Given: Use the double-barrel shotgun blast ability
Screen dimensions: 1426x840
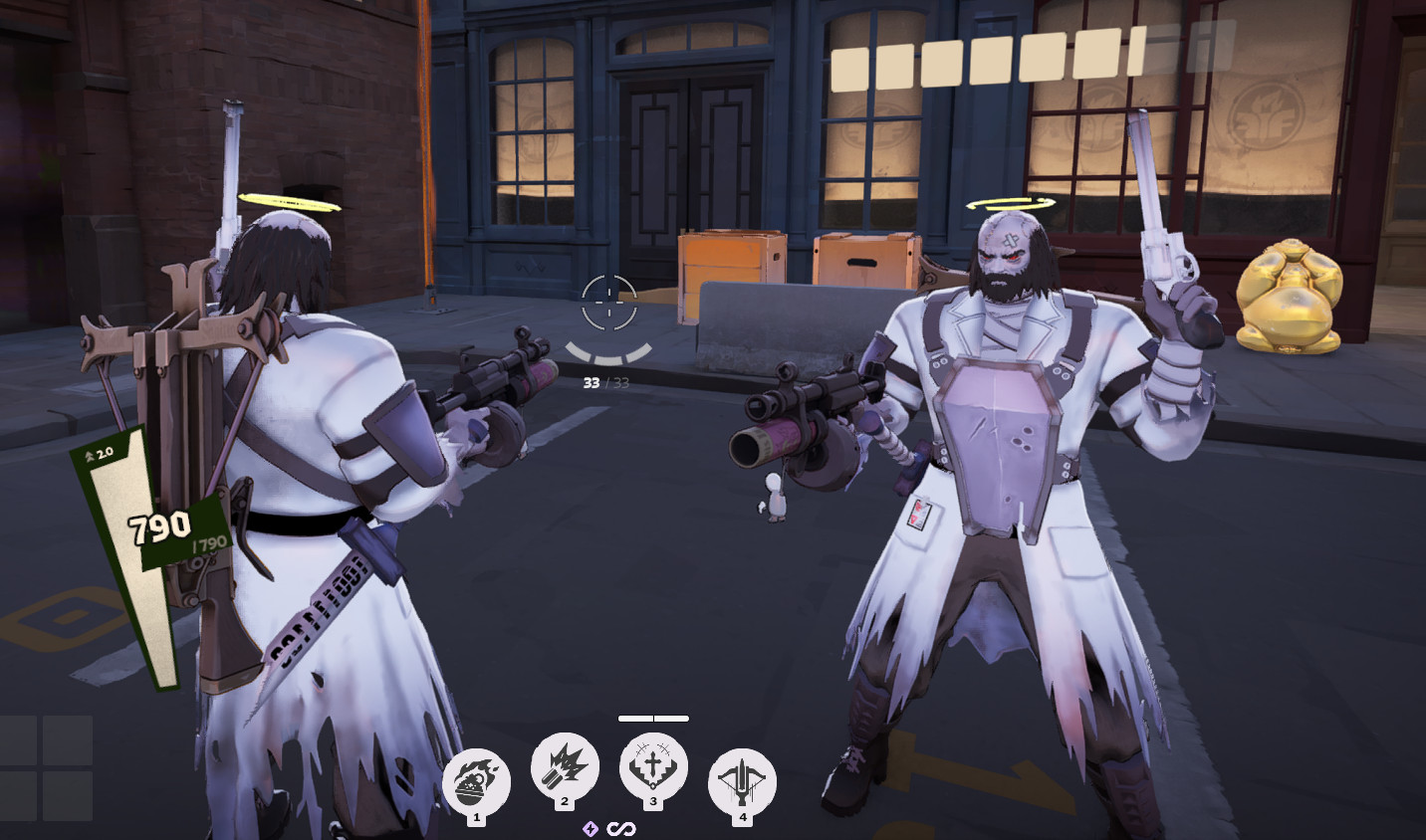Looking at the screenshot, I should coord(565,767).
